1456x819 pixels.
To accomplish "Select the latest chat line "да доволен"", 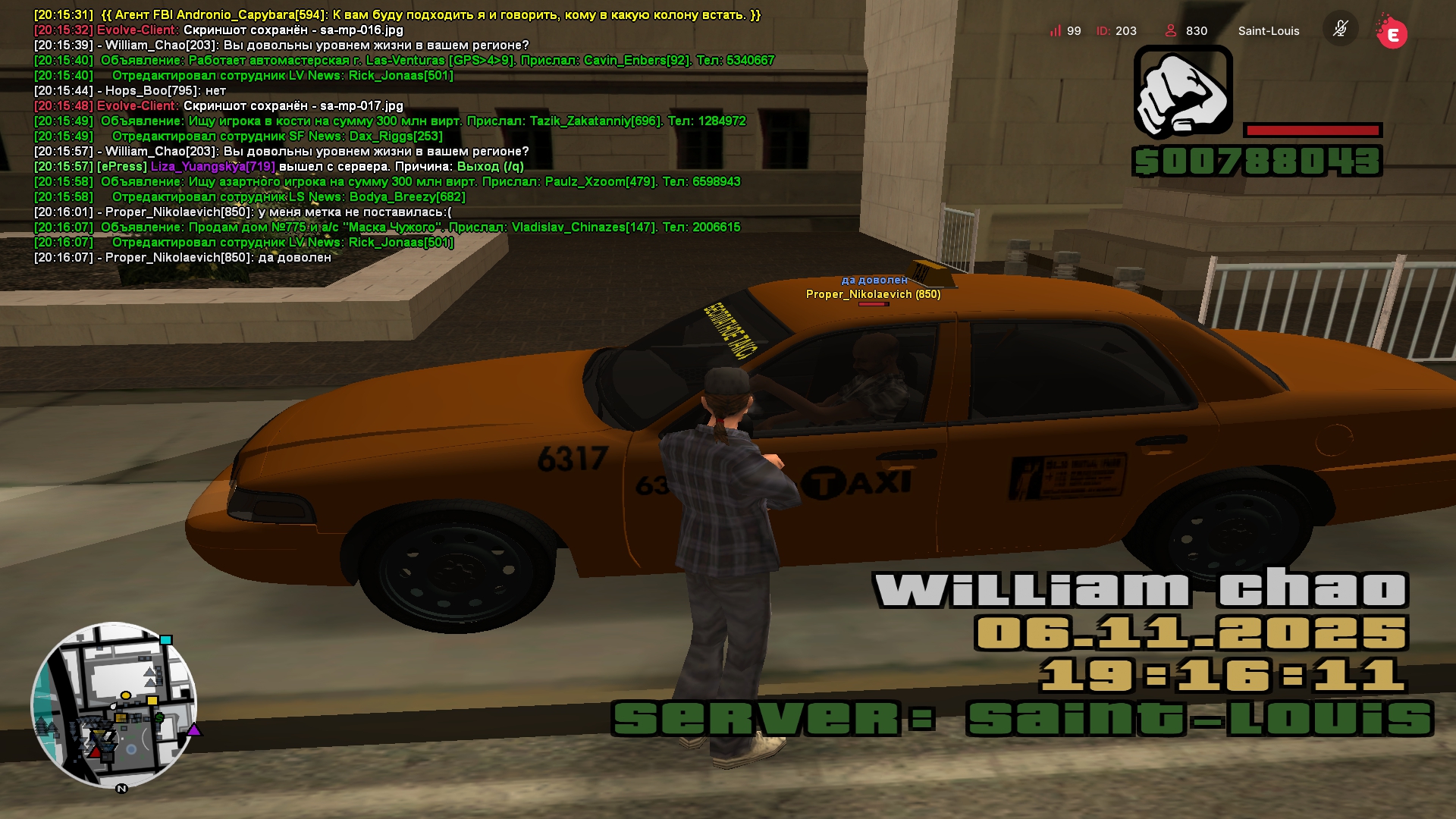I will 183,258.
